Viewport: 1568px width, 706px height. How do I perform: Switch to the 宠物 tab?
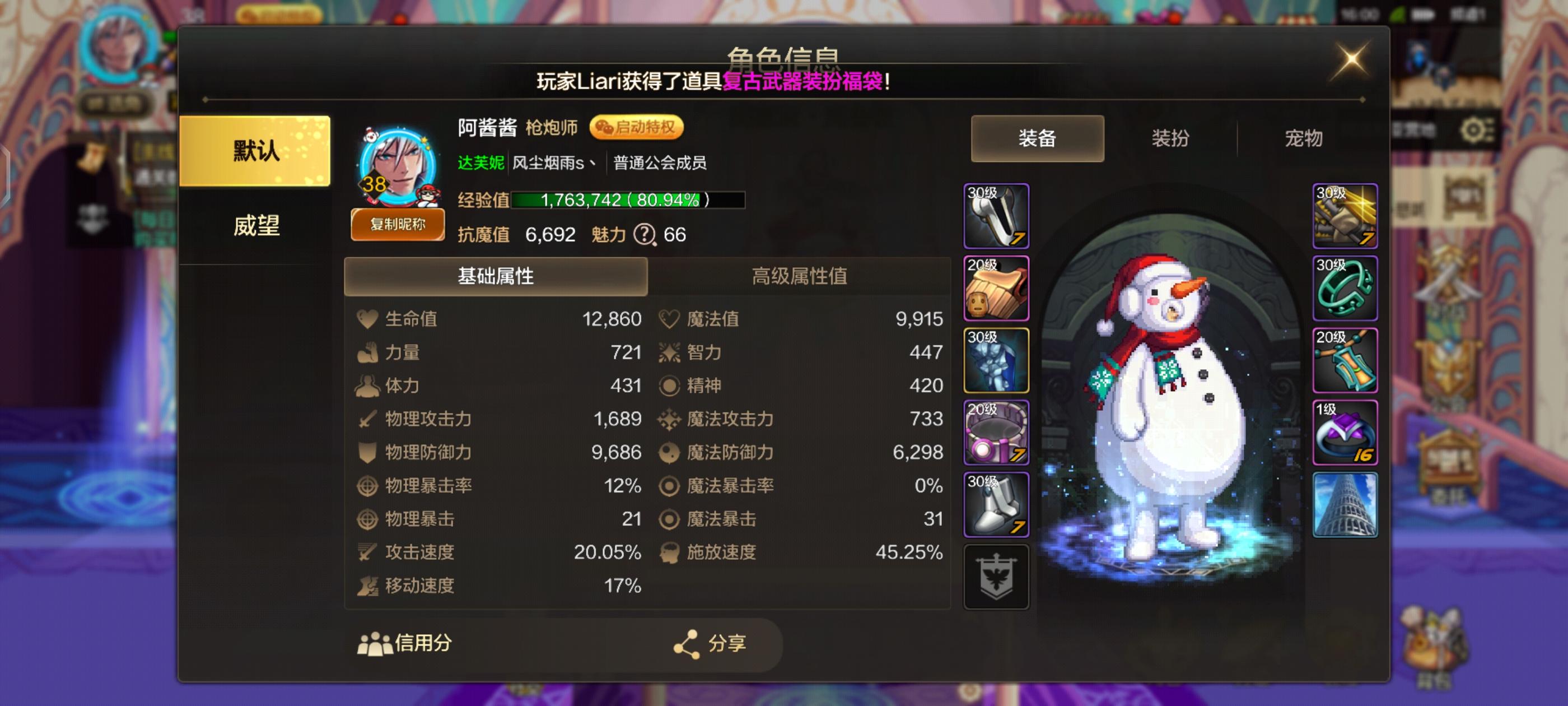[1304, 139]
